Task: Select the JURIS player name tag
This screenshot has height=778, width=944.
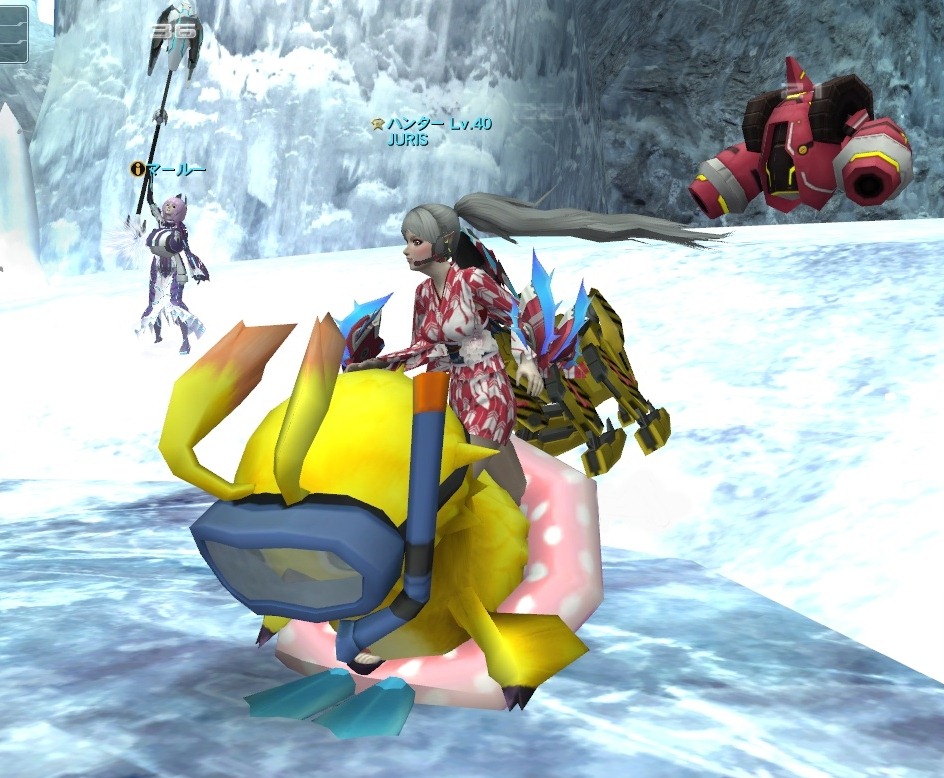Action: [407, 140]
